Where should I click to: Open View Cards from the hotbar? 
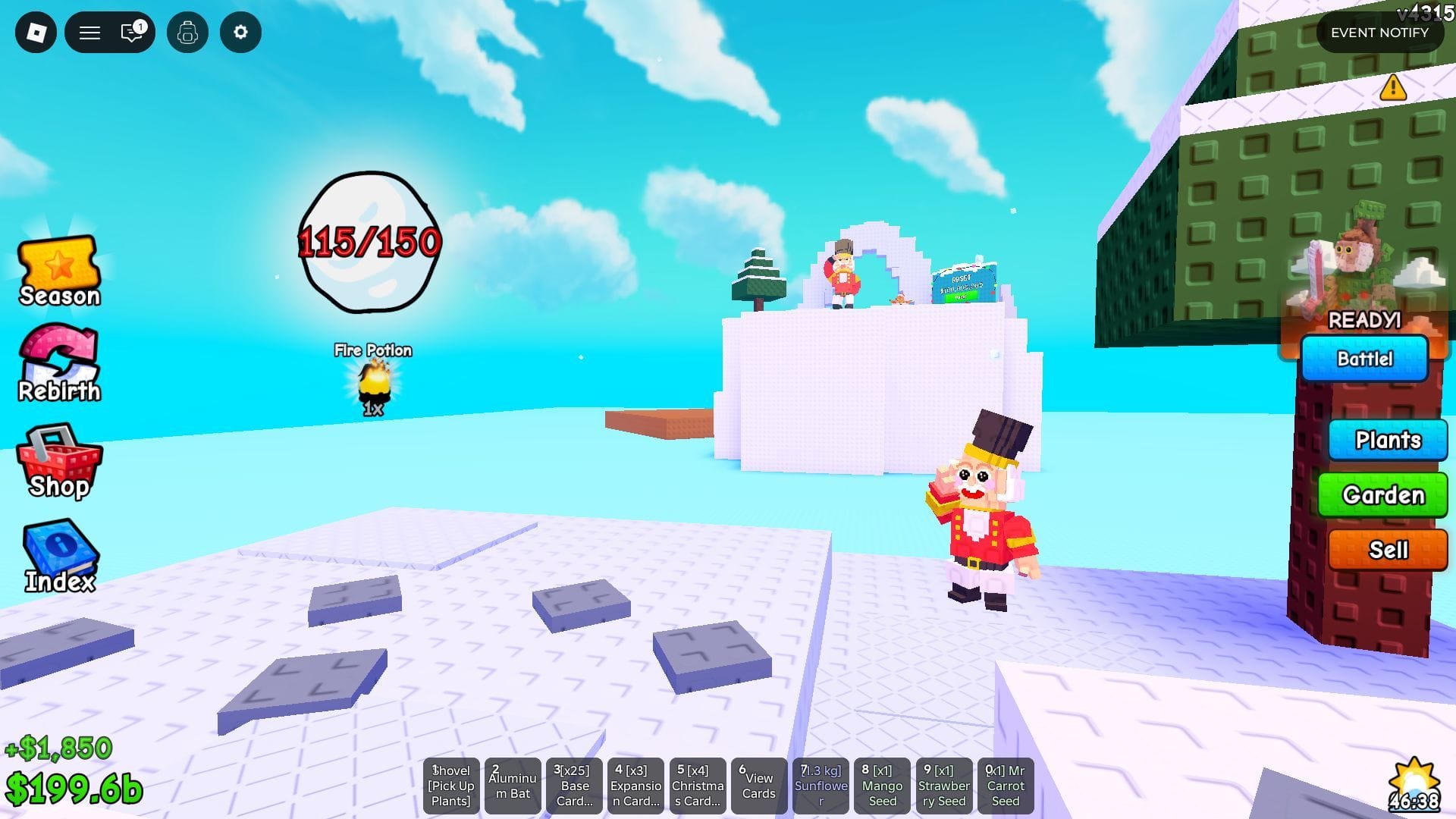[x=758, y=786]
